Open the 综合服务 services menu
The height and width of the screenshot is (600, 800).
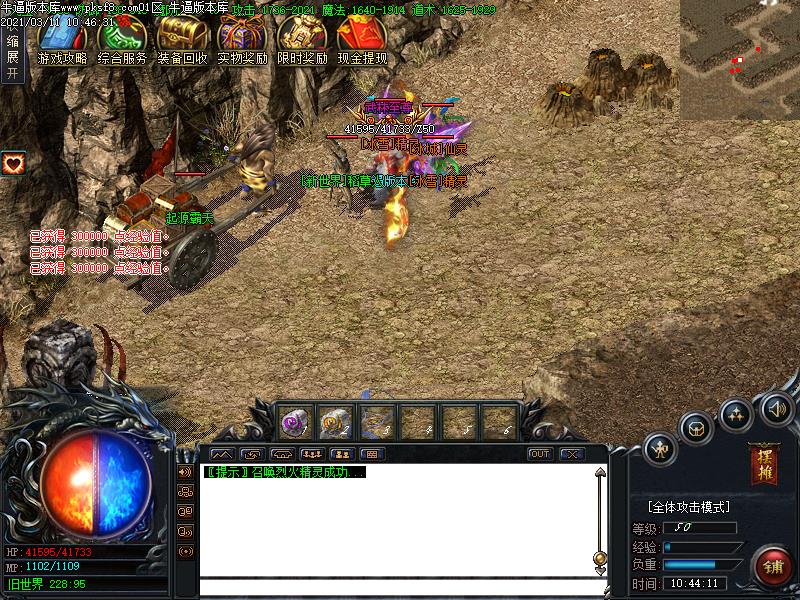click(122, 40)
